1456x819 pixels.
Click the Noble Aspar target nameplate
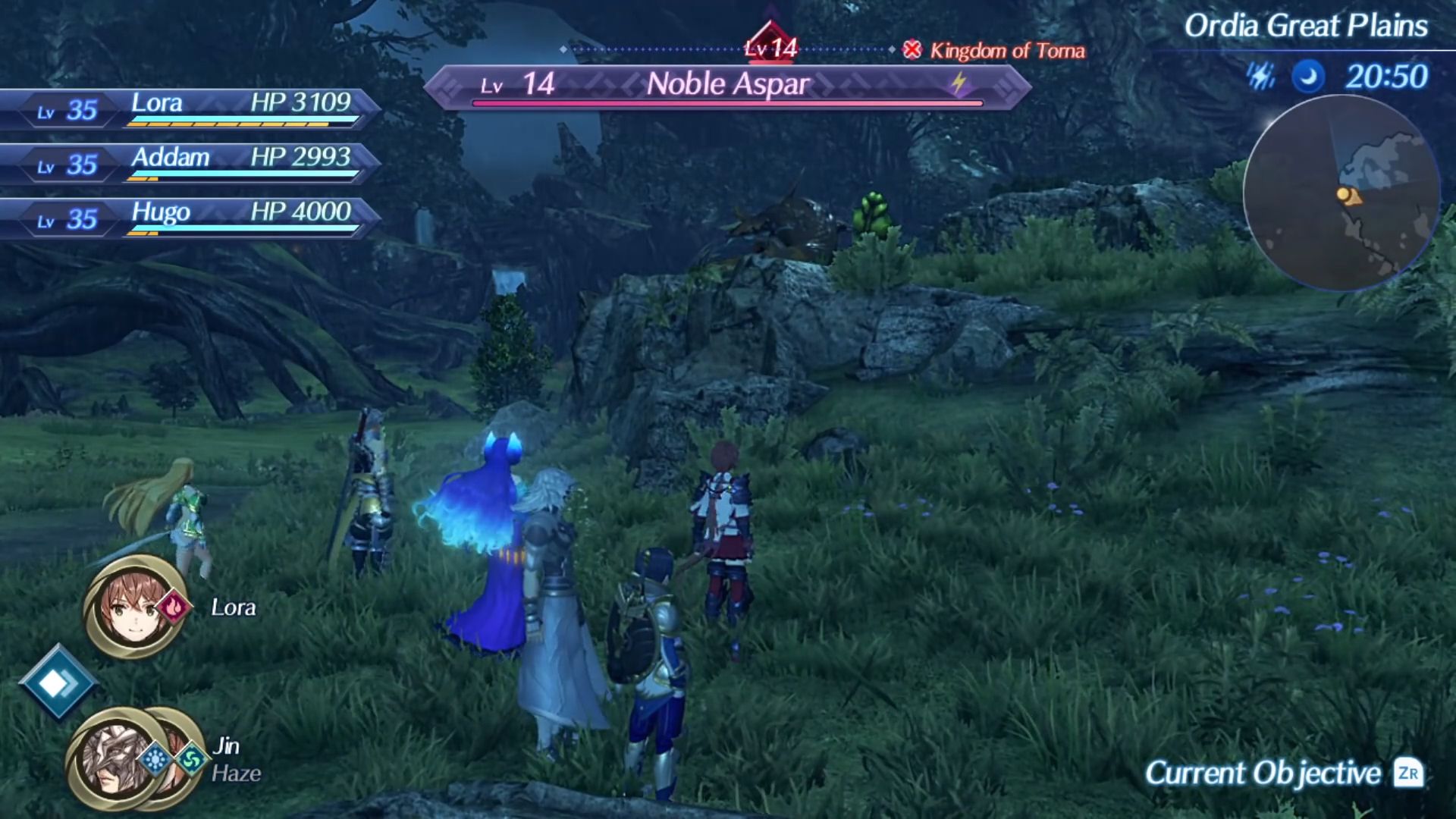pos(726,85)
